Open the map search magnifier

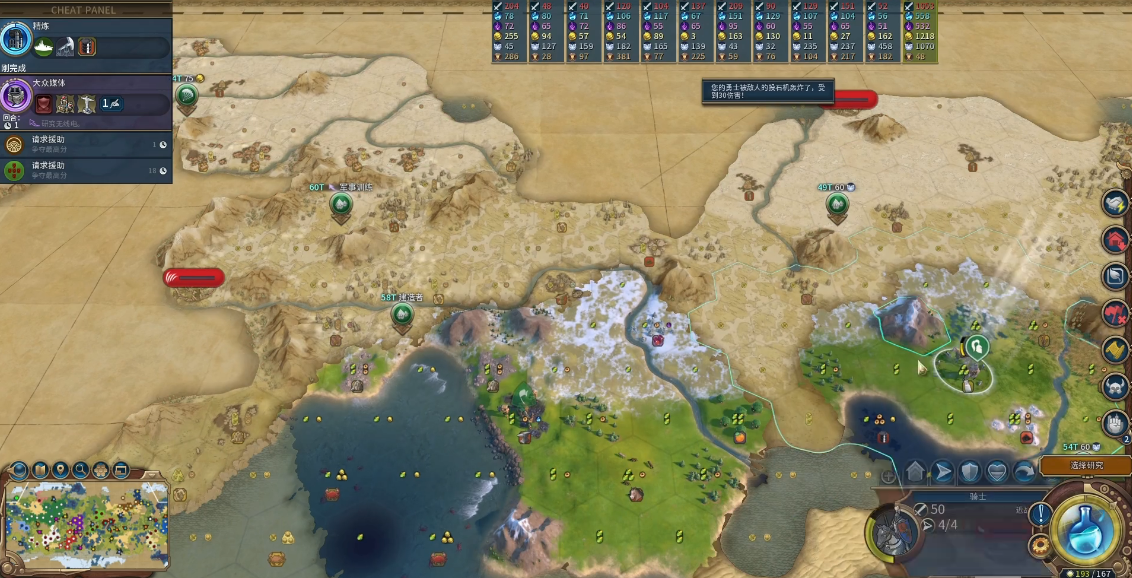tap(81, 469)
